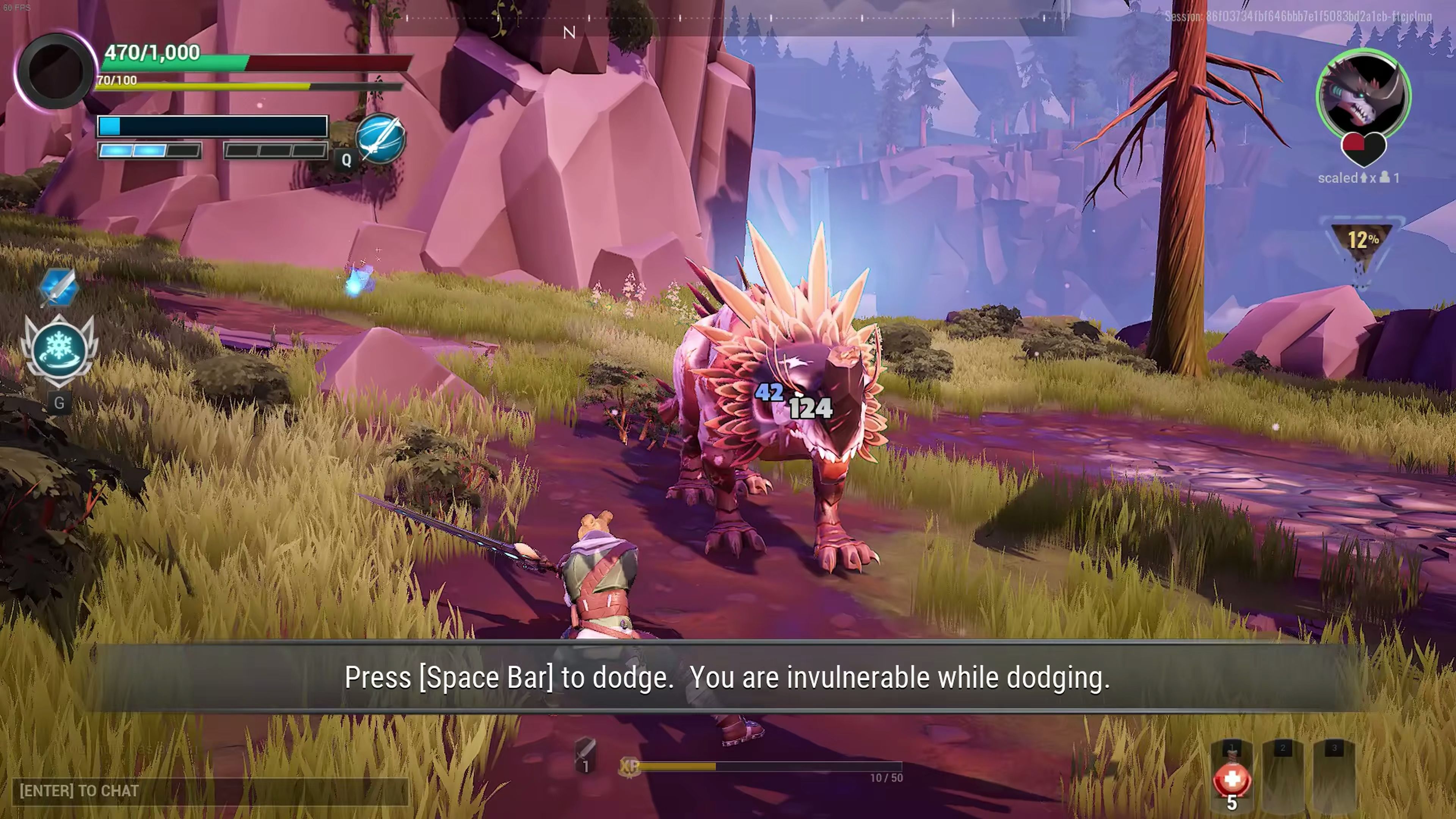
Task: Open the chat input box
Action: pos(209,791)
